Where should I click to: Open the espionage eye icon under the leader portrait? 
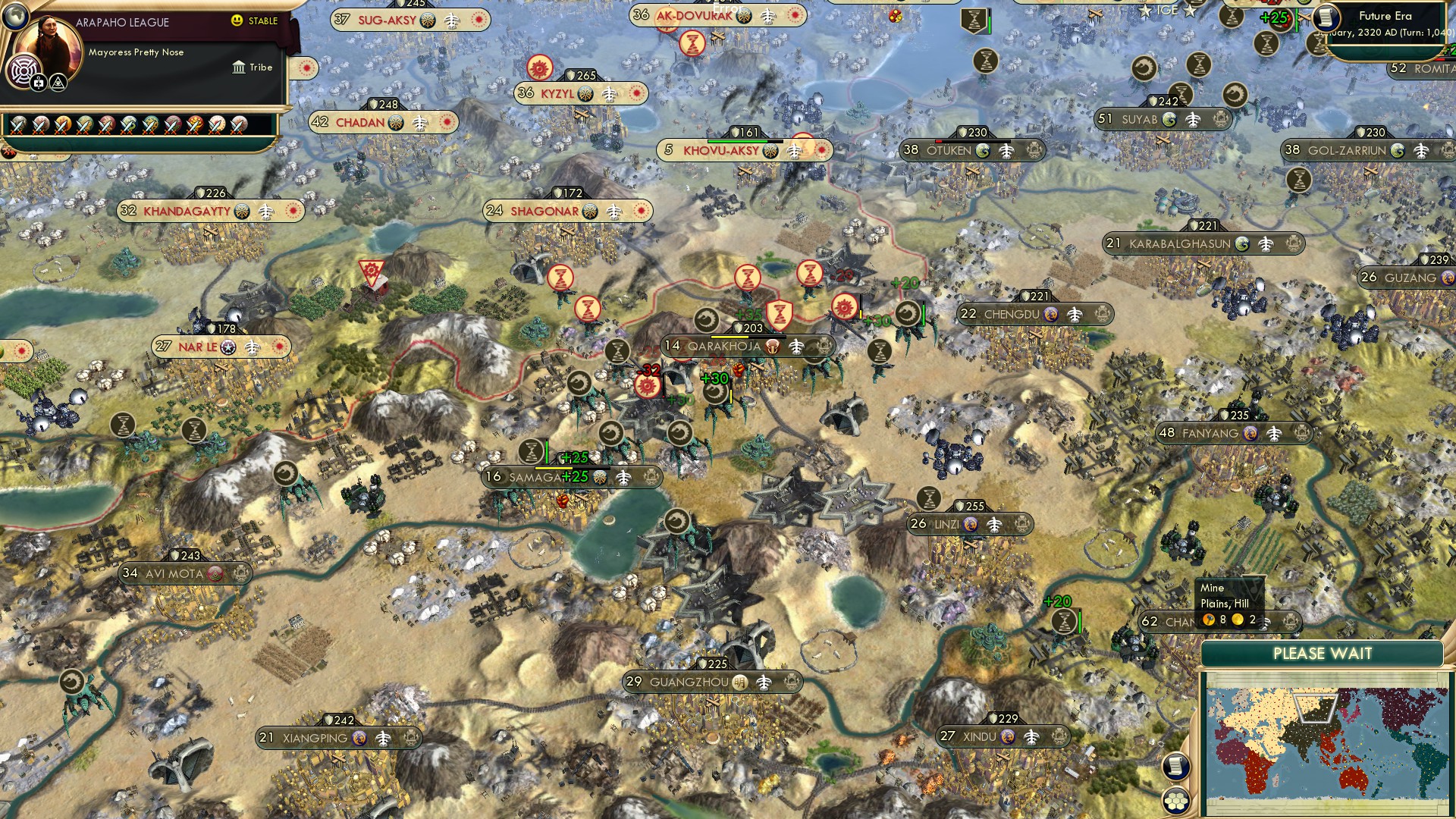(x=58, y=83)
